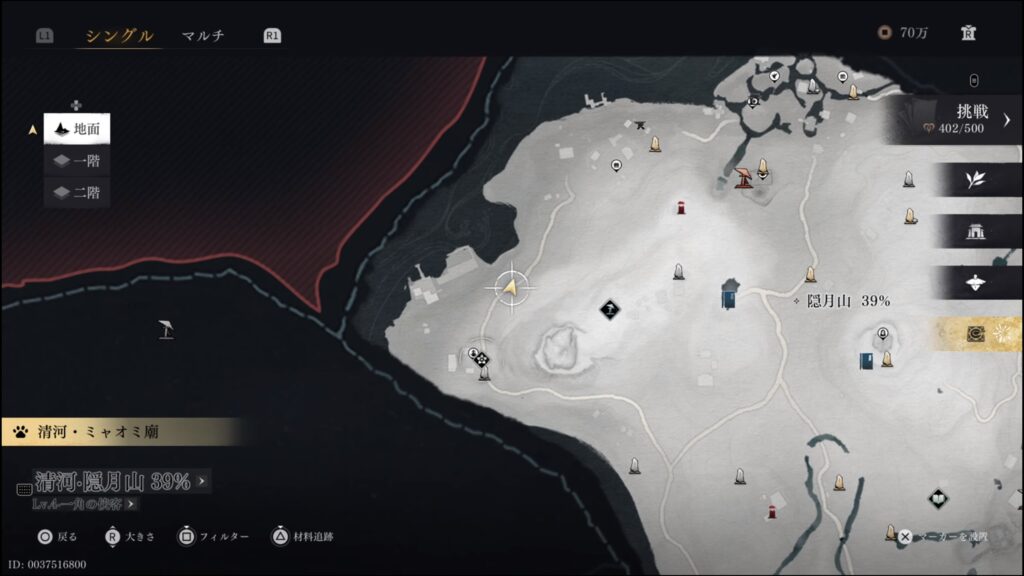Switch to the マルチ tab

(203, 36)
